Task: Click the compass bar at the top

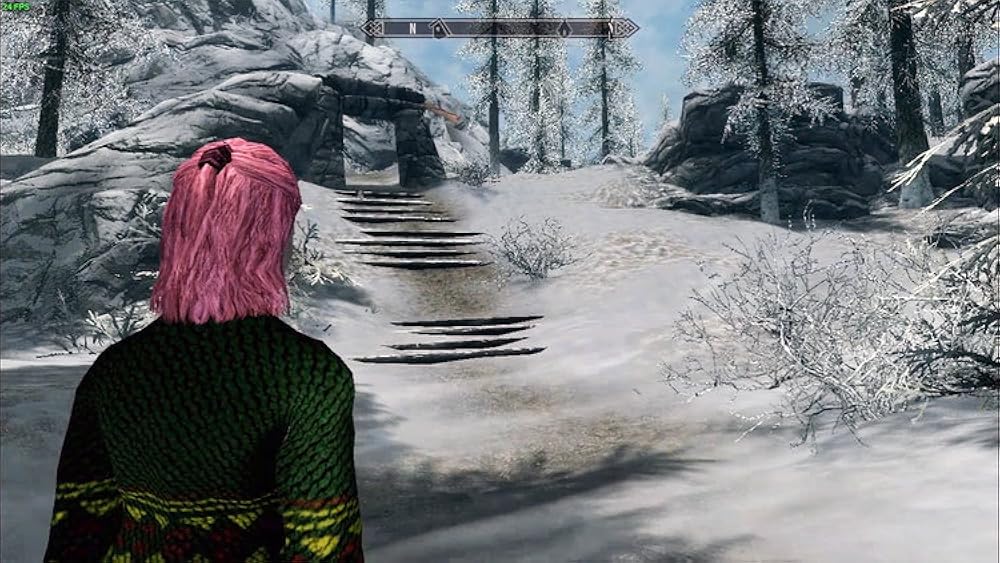Action: [x=500, y=28]
